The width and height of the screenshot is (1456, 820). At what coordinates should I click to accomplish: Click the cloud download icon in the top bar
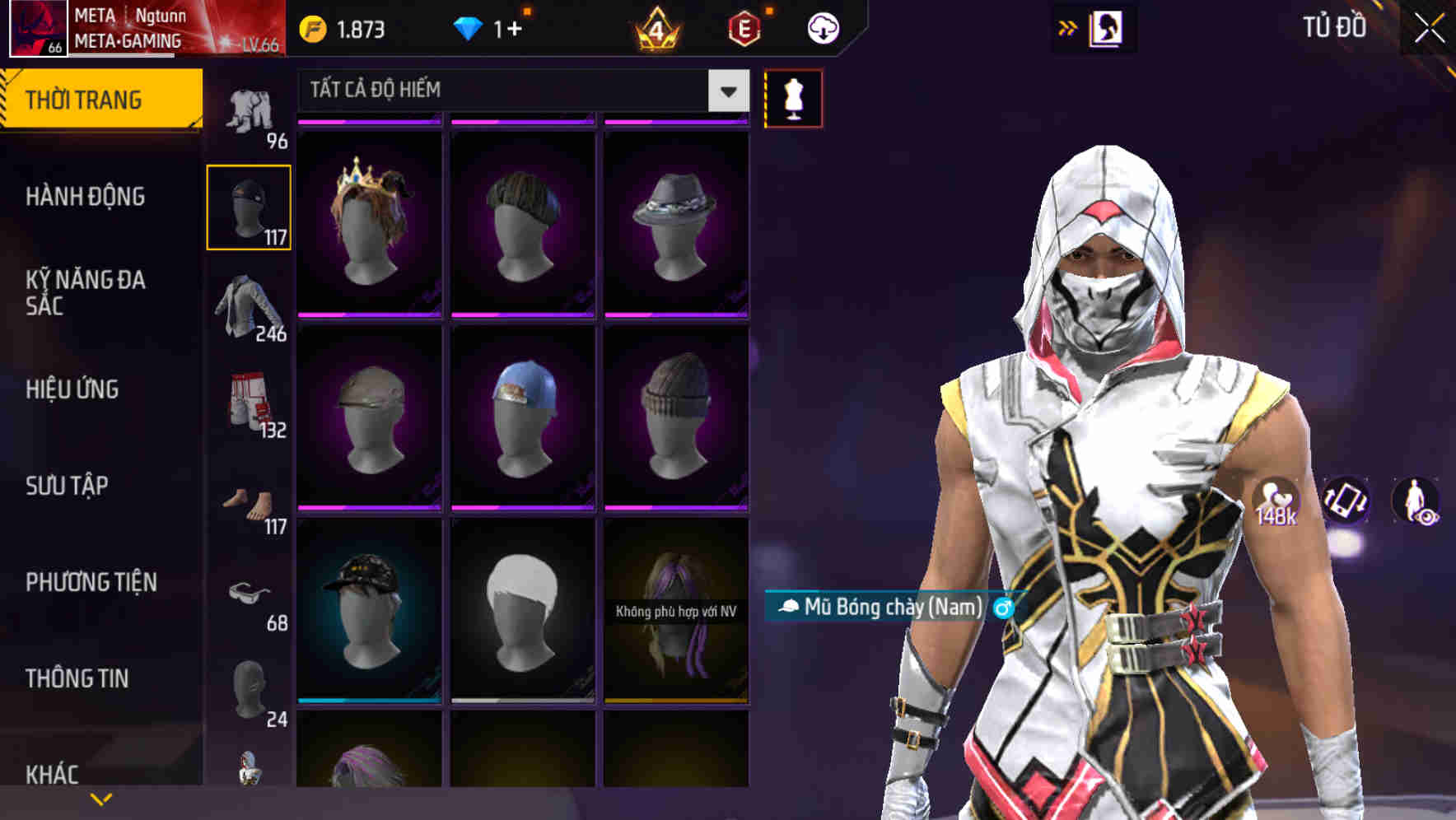(x=824, y=27)
